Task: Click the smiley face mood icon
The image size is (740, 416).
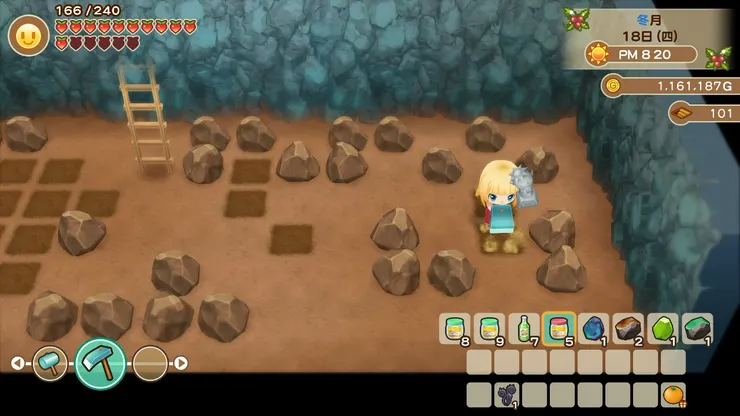Action: (x=28, y=36)
